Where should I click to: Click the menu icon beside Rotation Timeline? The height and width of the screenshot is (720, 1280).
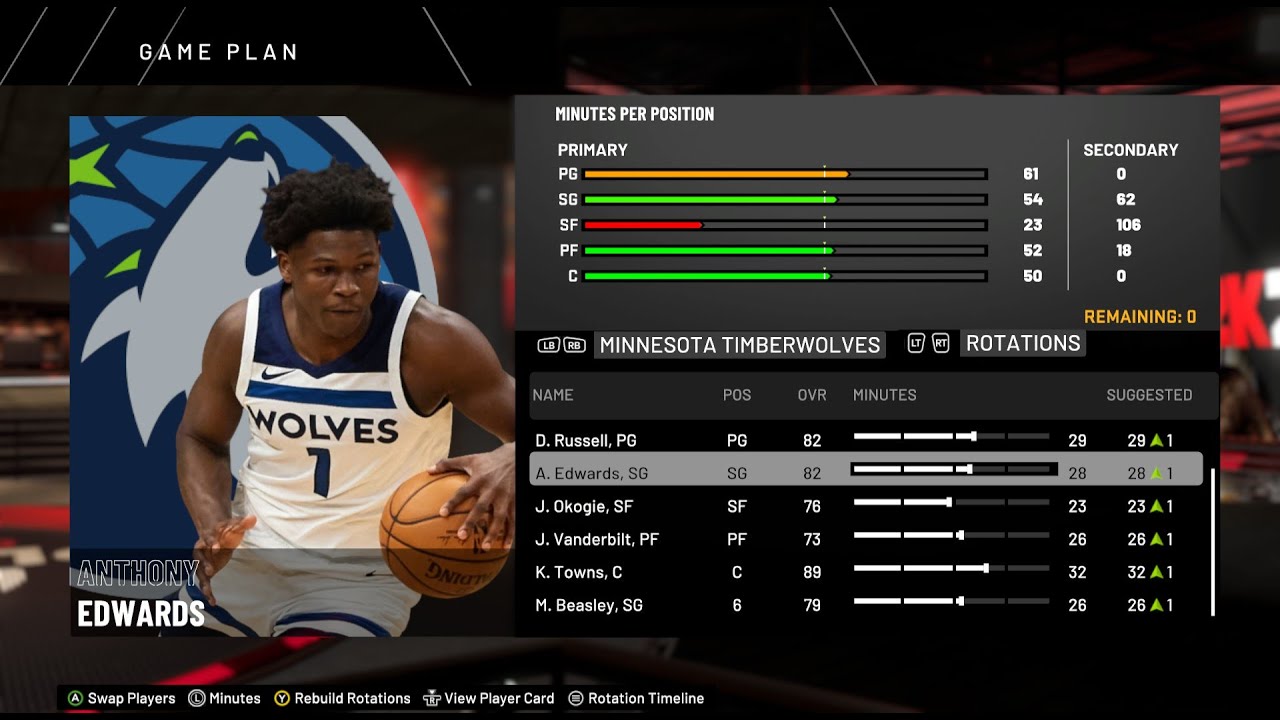(x=573, y=698)
